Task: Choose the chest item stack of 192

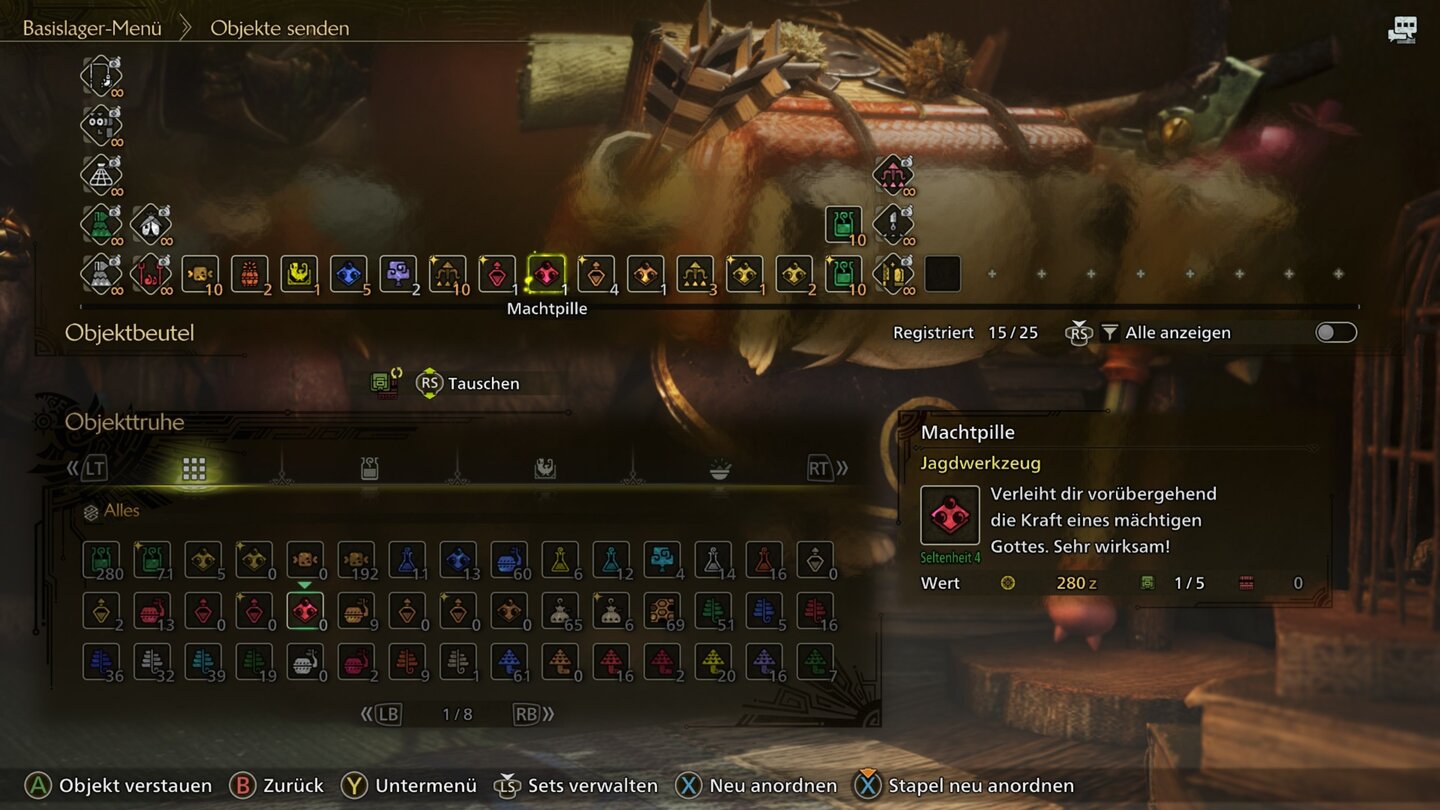Action: [356, 560]
